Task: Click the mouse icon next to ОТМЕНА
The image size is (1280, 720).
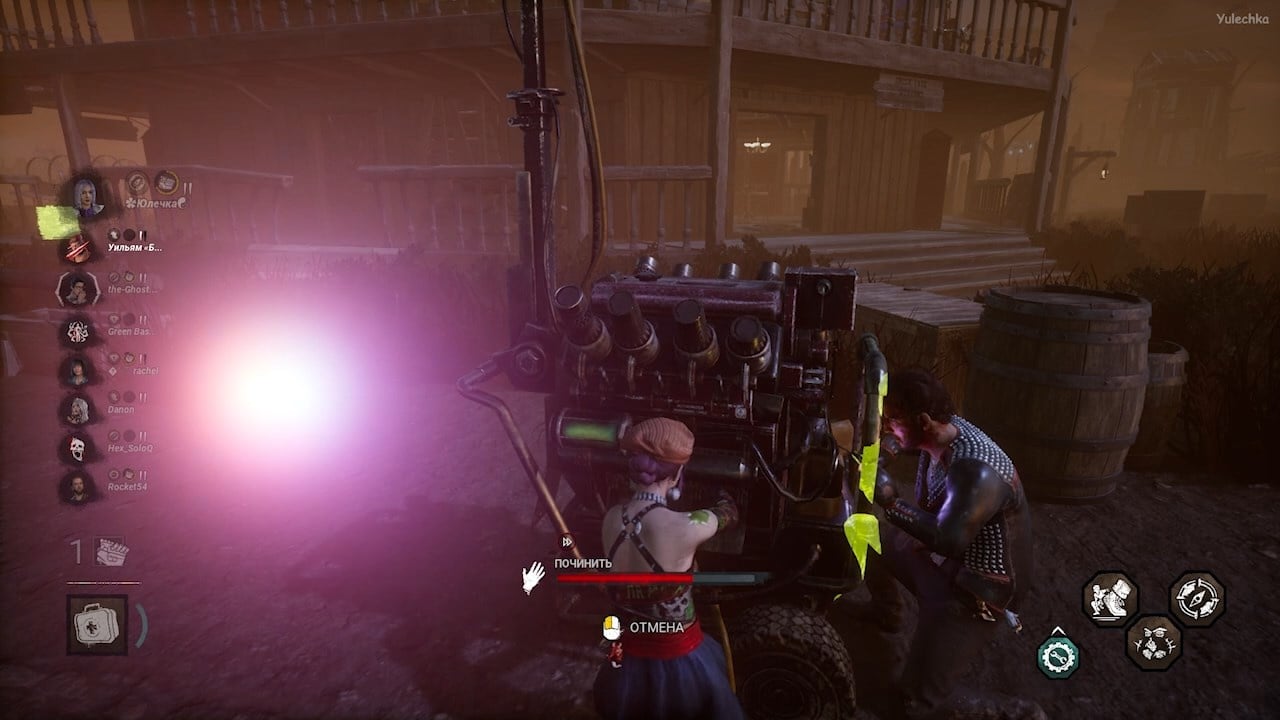Action: point(610,628)
